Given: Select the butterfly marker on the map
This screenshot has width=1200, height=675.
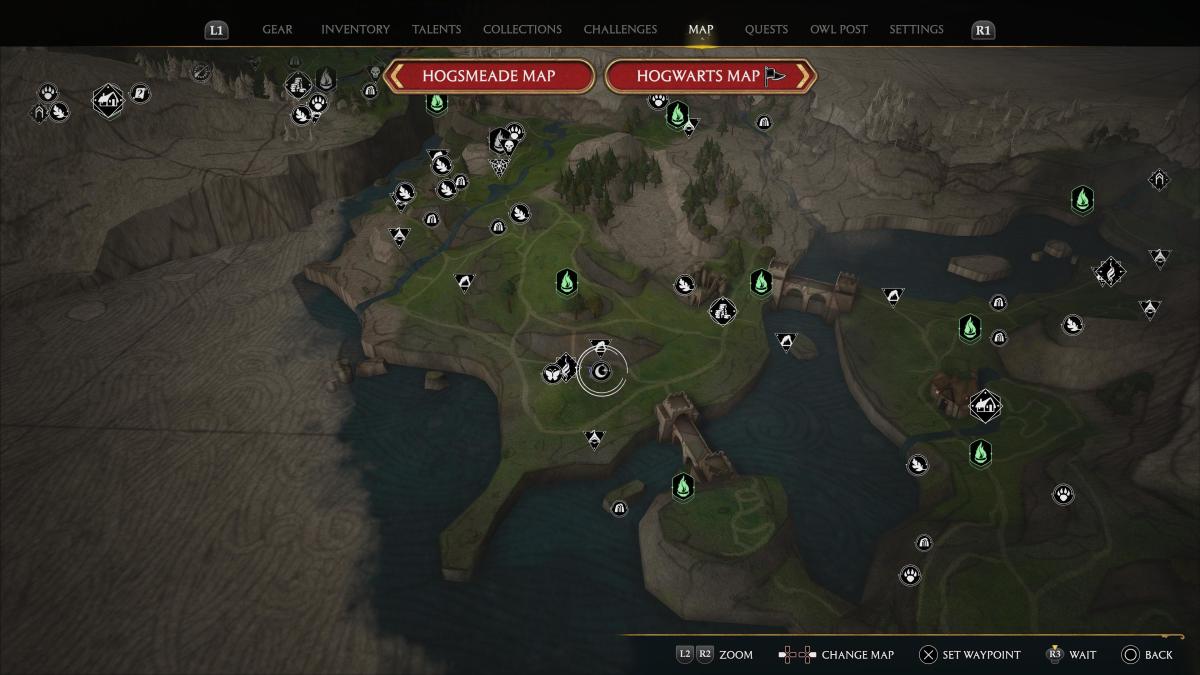Looking at the screenshot, I should click(551, 374).
